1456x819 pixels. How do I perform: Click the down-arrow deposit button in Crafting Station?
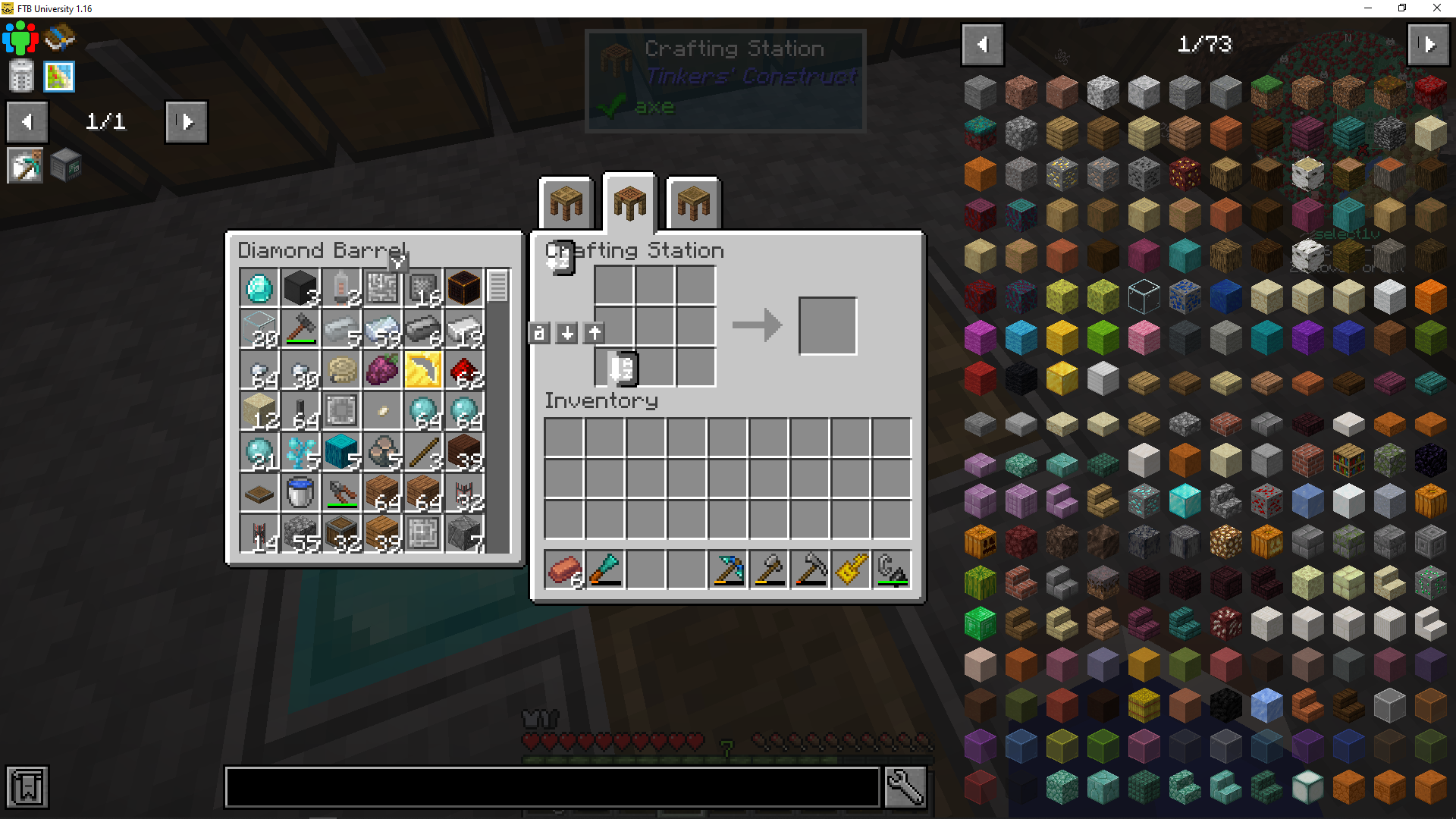pos(566,333)
